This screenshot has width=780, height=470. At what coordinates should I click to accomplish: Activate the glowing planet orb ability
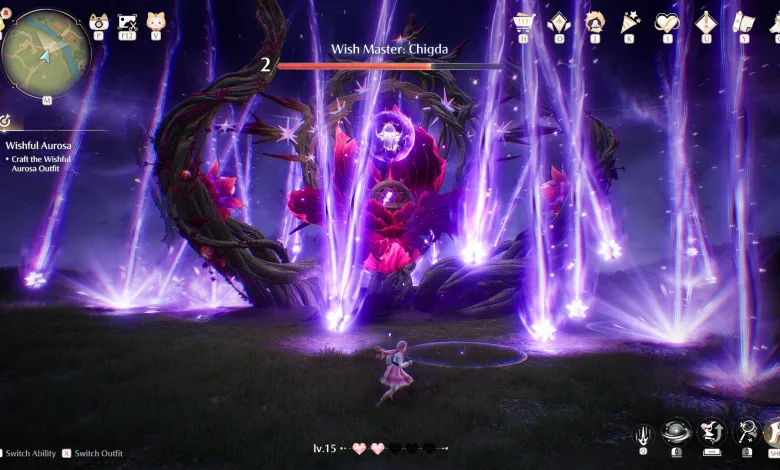click(677, 431)
